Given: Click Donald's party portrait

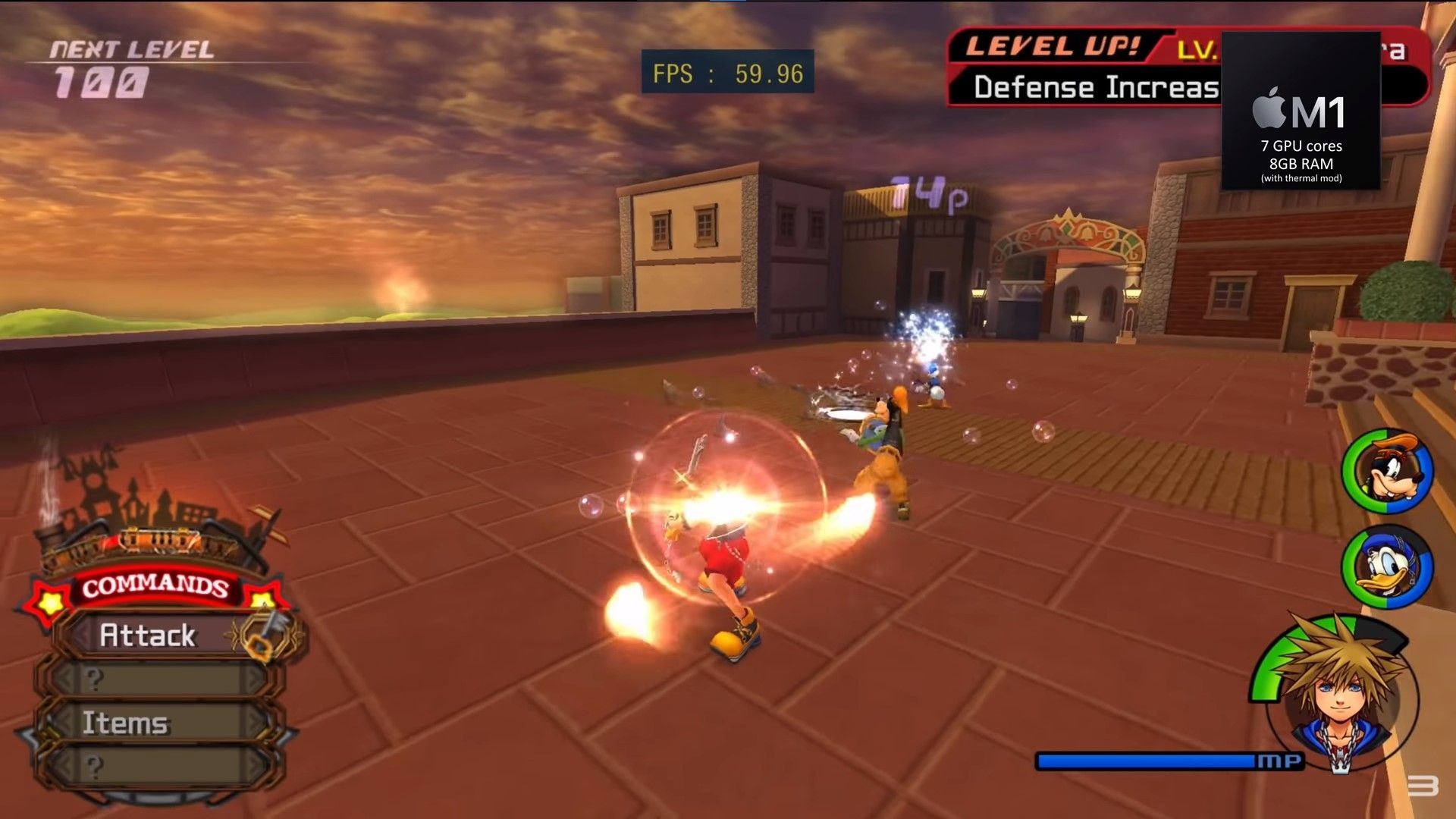Looking at the screenshot, I should [x=1388, y=567].
